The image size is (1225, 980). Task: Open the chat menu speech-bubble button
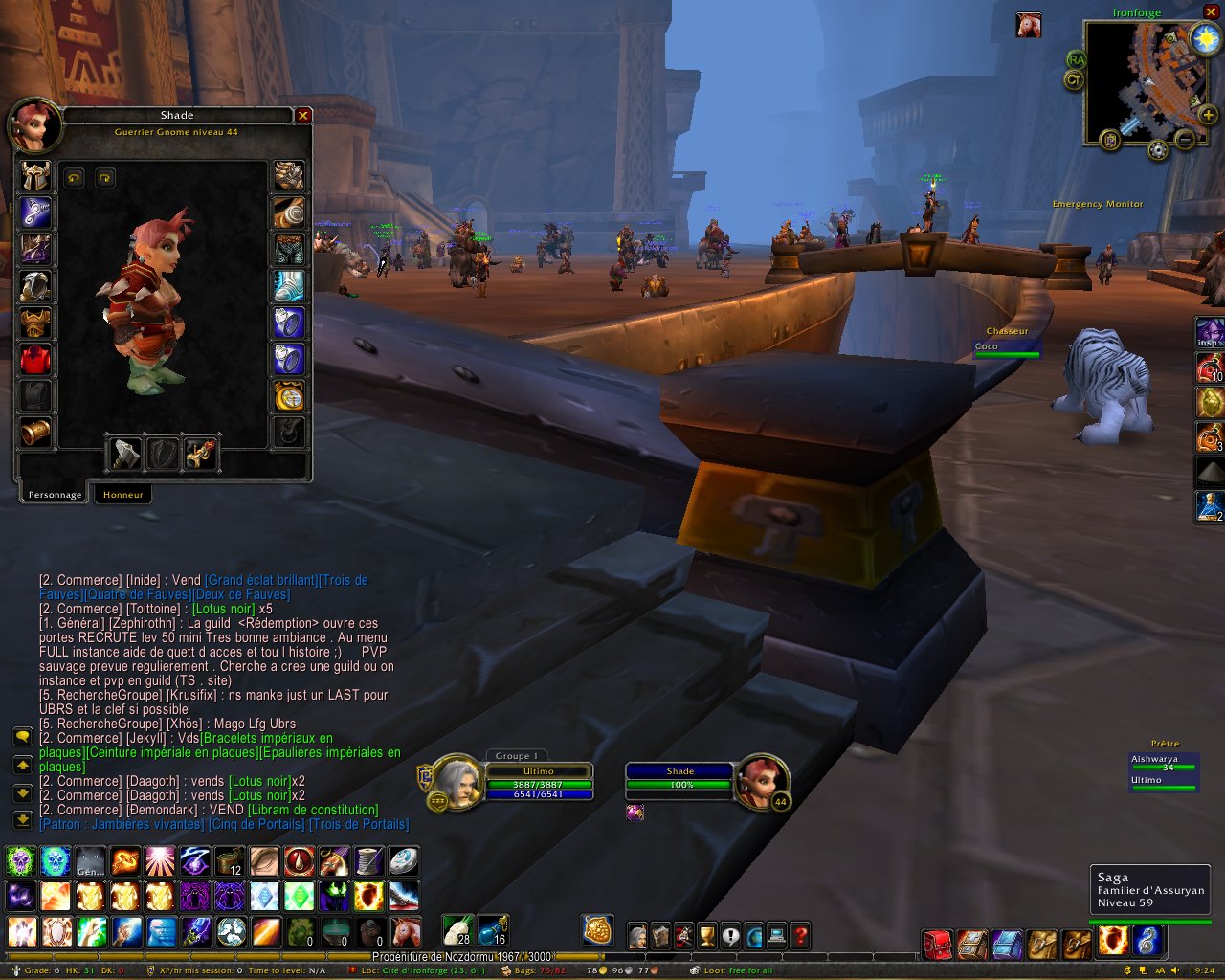click(x=22, y=736)
